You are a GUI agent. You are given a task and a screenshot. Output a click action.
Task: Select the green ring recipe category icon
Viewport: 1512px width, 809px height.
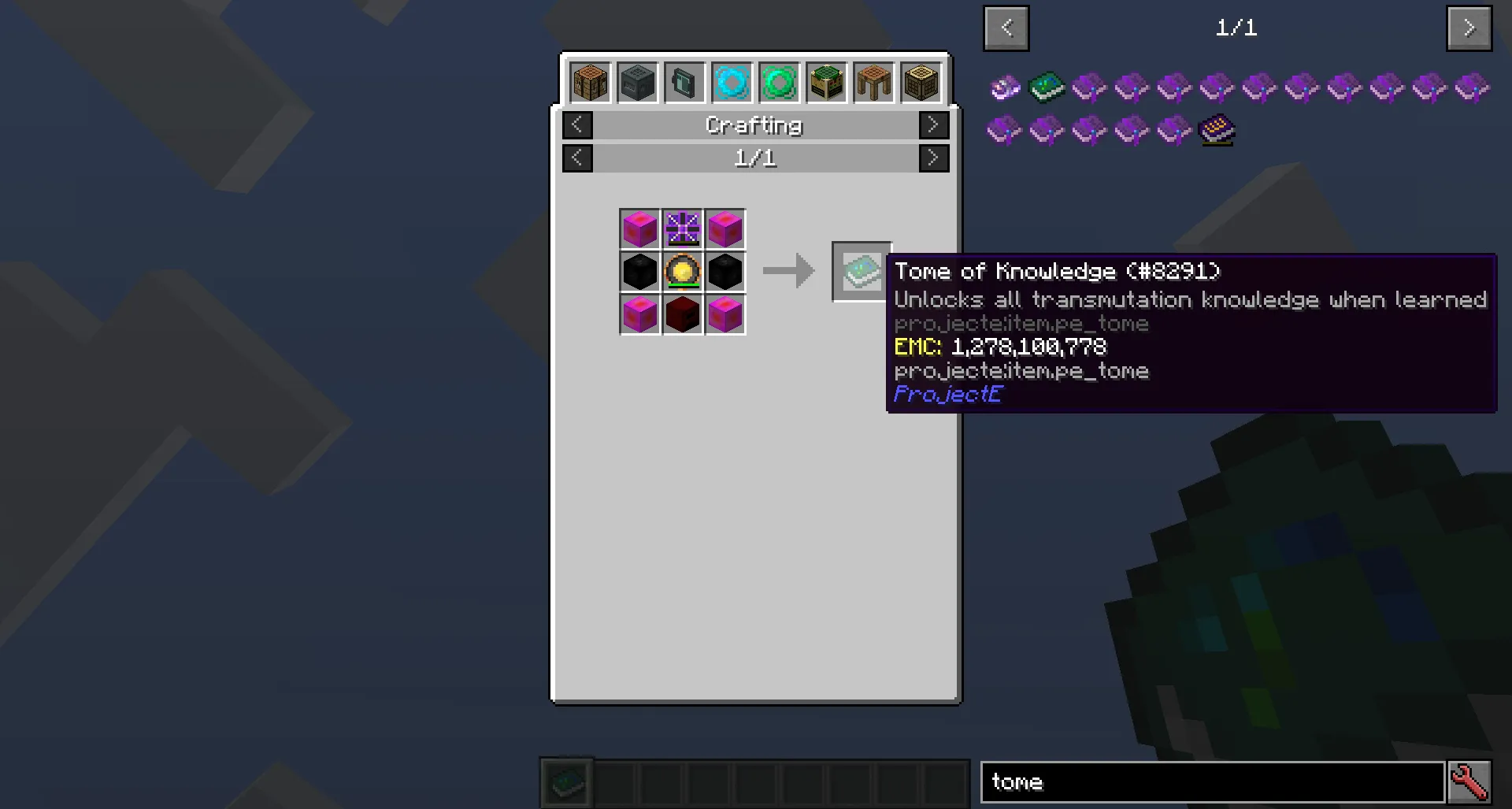pyautogui.click(x=778, y=82)
